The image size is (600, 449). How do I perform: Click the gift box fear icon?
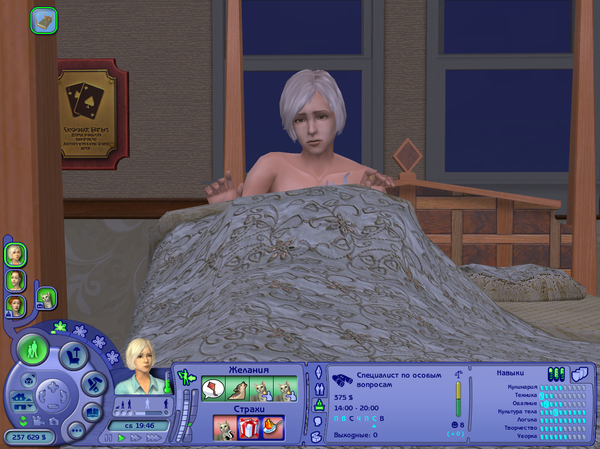[x=249, y=428]
